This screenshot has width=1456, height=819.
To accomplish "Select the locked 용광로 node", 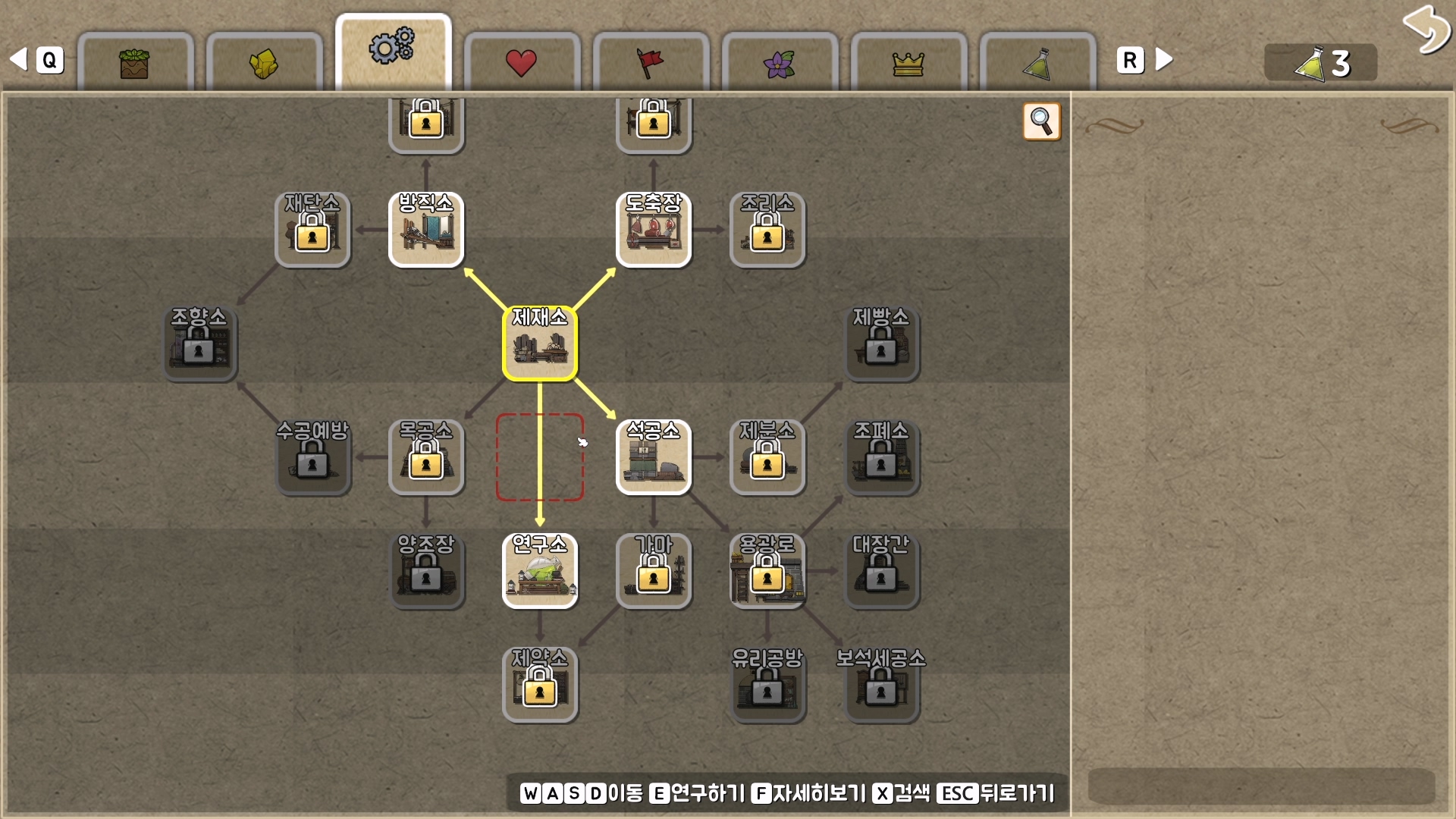I will coord(767,571).
